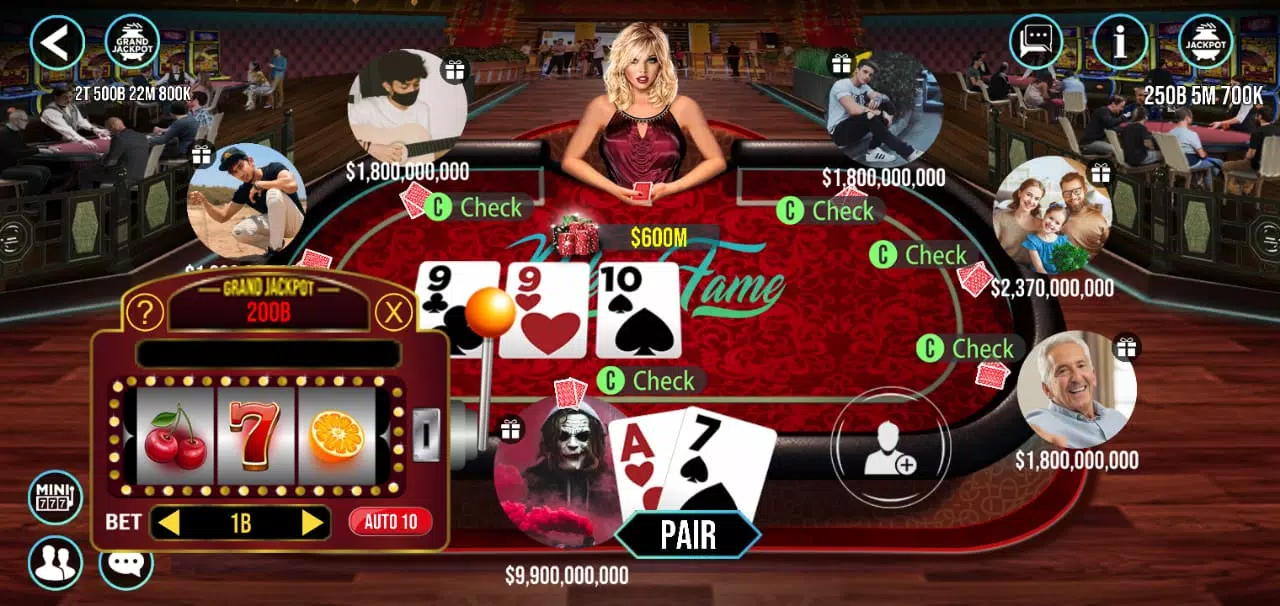
Task: Go back using the arrow button
Action: tap(57, 42)
